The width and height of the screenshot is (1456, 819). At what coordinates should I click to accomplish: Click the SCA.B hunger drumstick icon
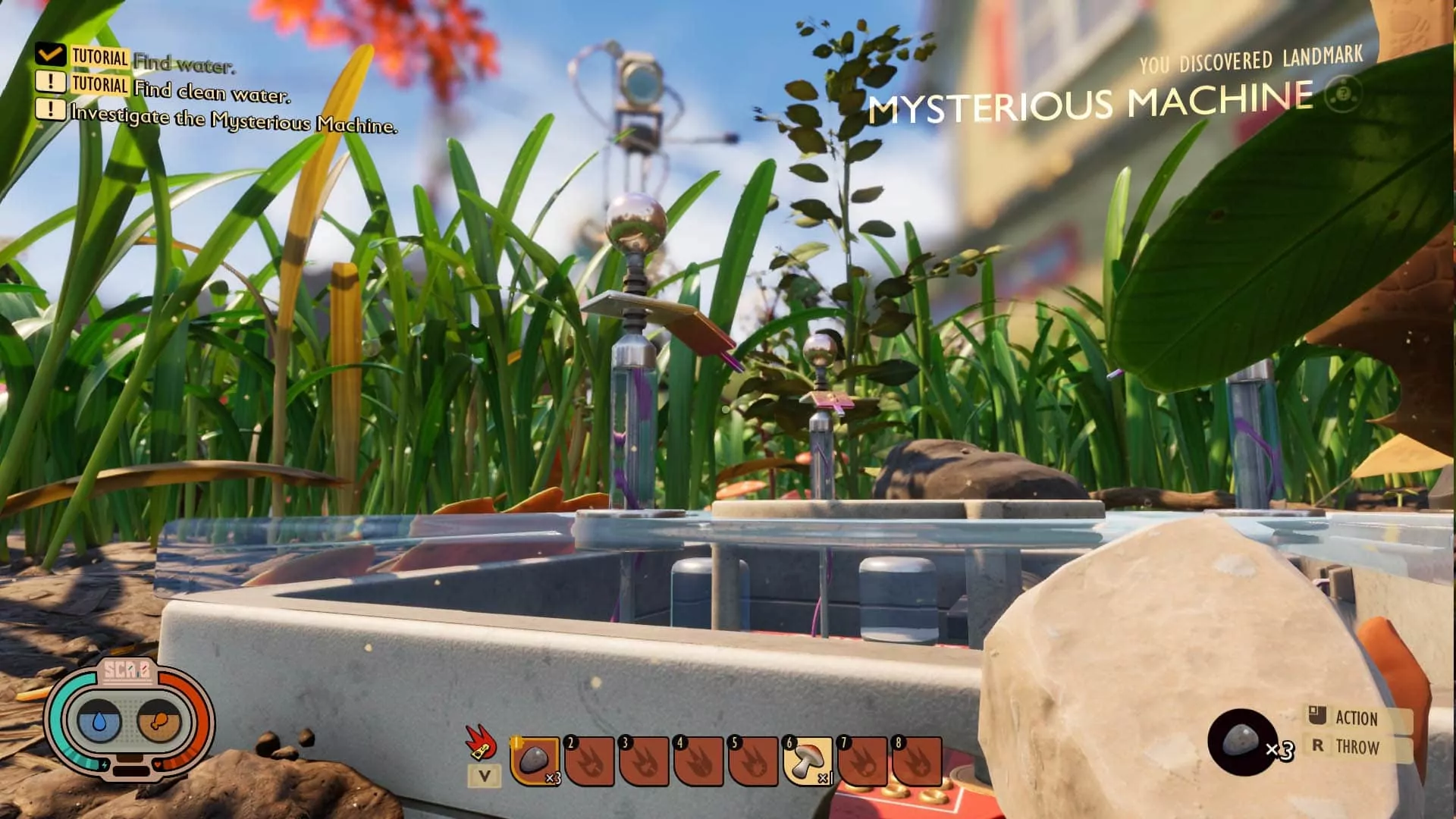pos(159,723)
